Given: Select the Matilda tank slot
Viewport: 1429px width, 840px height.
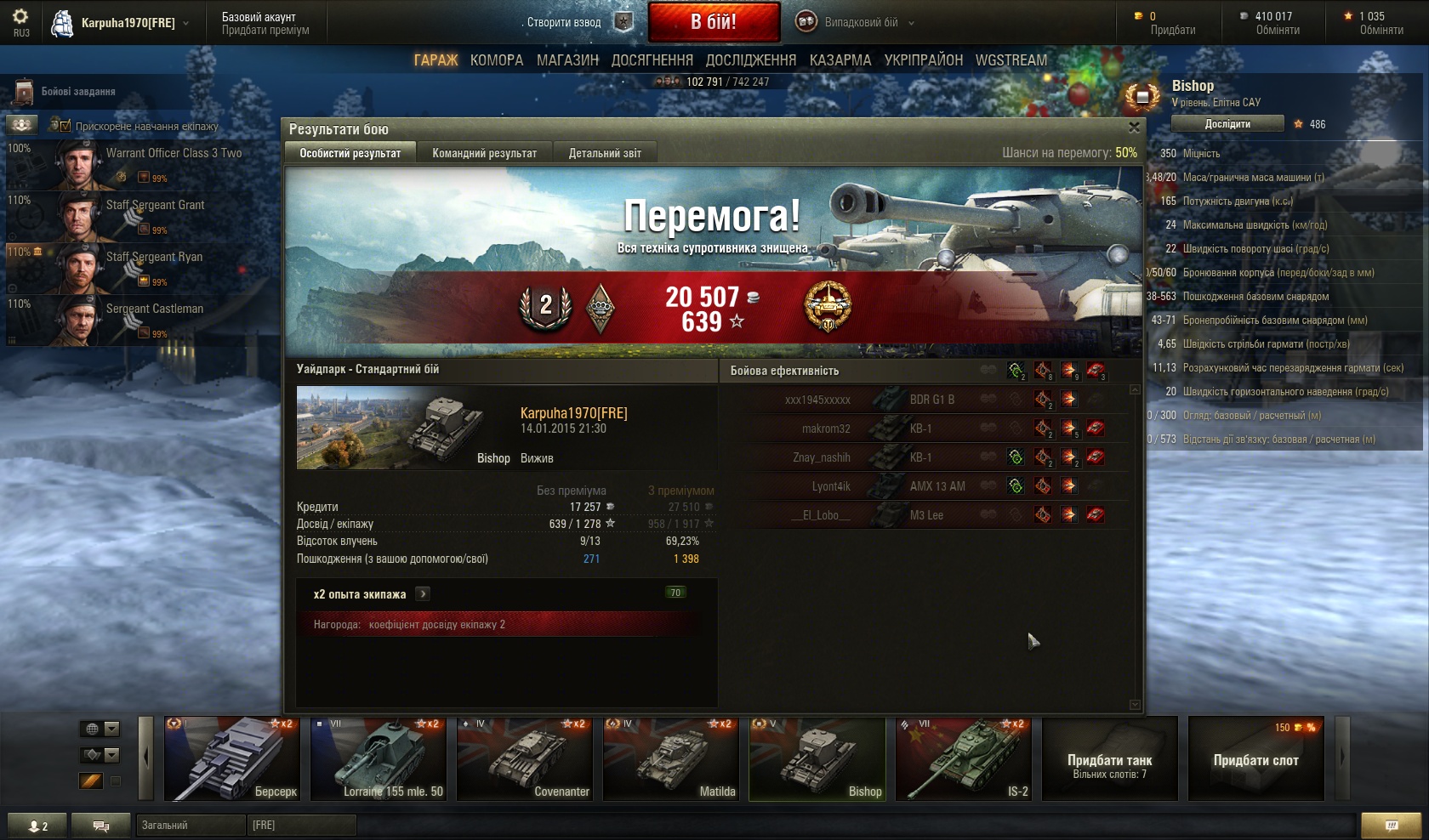Looking at the screenshot, I should coord(671,759).
